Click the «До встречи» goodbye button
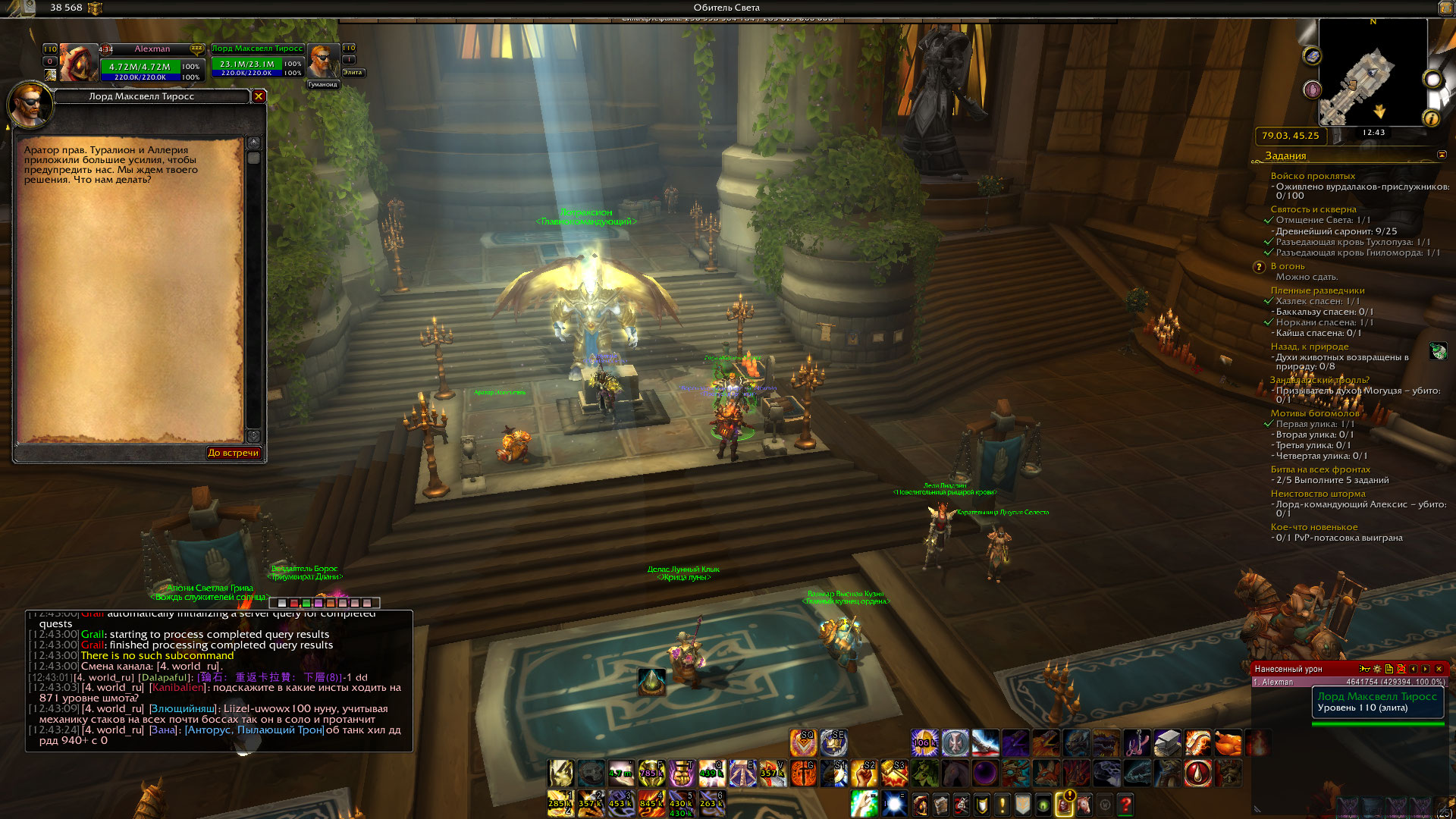 pyautogui.click(x=234, y=453)
